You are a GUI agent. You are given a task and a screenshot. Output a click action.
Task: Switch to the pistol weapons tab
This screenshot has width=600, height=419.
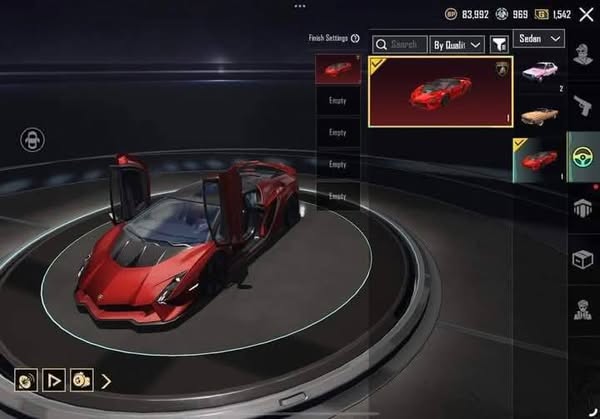(x=582, y=107)
